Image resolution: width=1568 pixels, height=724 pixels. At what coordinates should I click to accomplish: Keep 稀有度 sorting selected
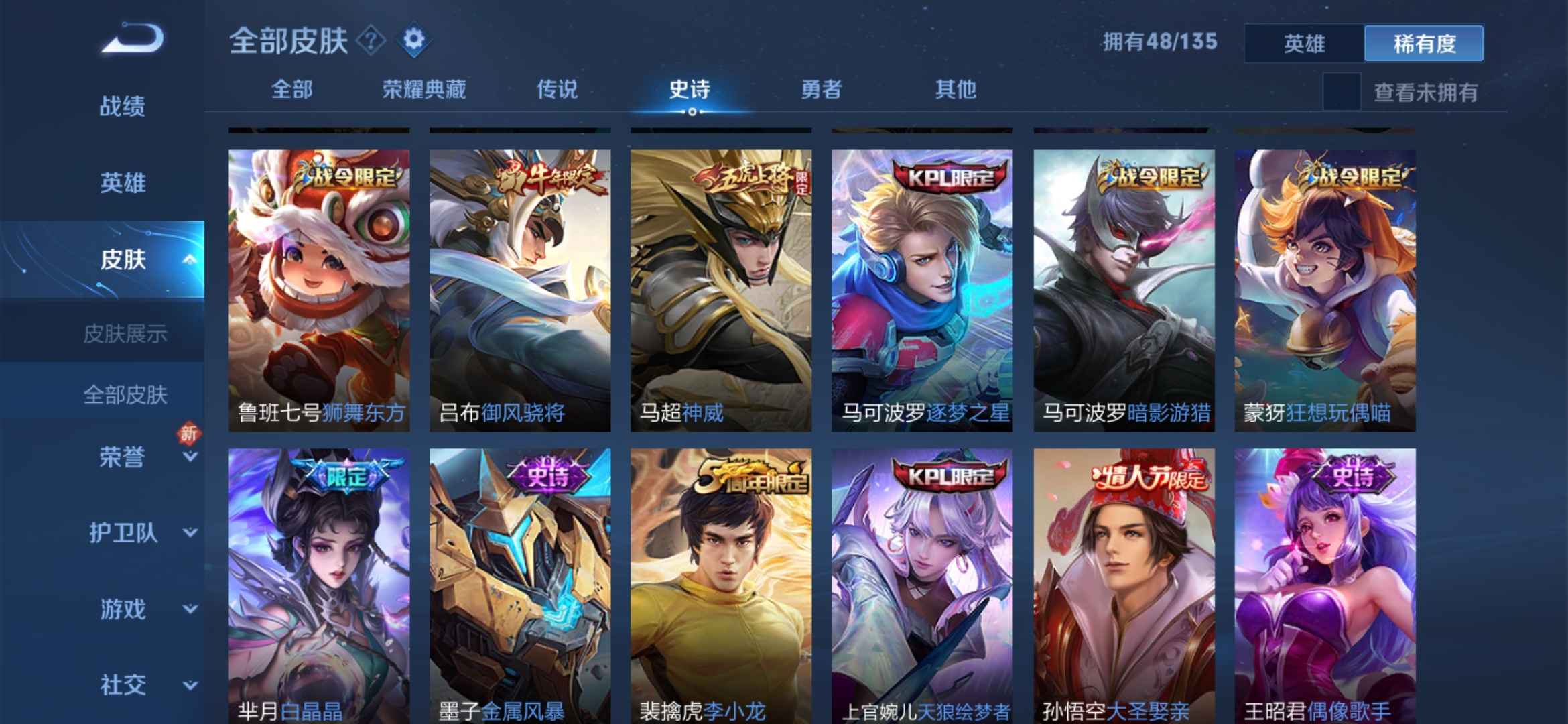[1424, 42]
